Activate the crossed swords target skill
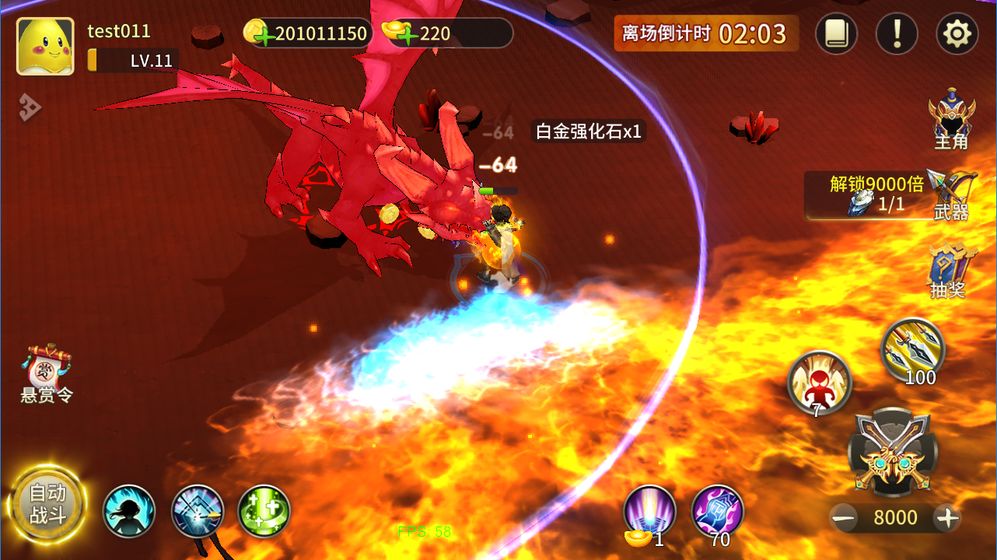Viewport: 997px width, 560px height. click(x=197, y=511)
